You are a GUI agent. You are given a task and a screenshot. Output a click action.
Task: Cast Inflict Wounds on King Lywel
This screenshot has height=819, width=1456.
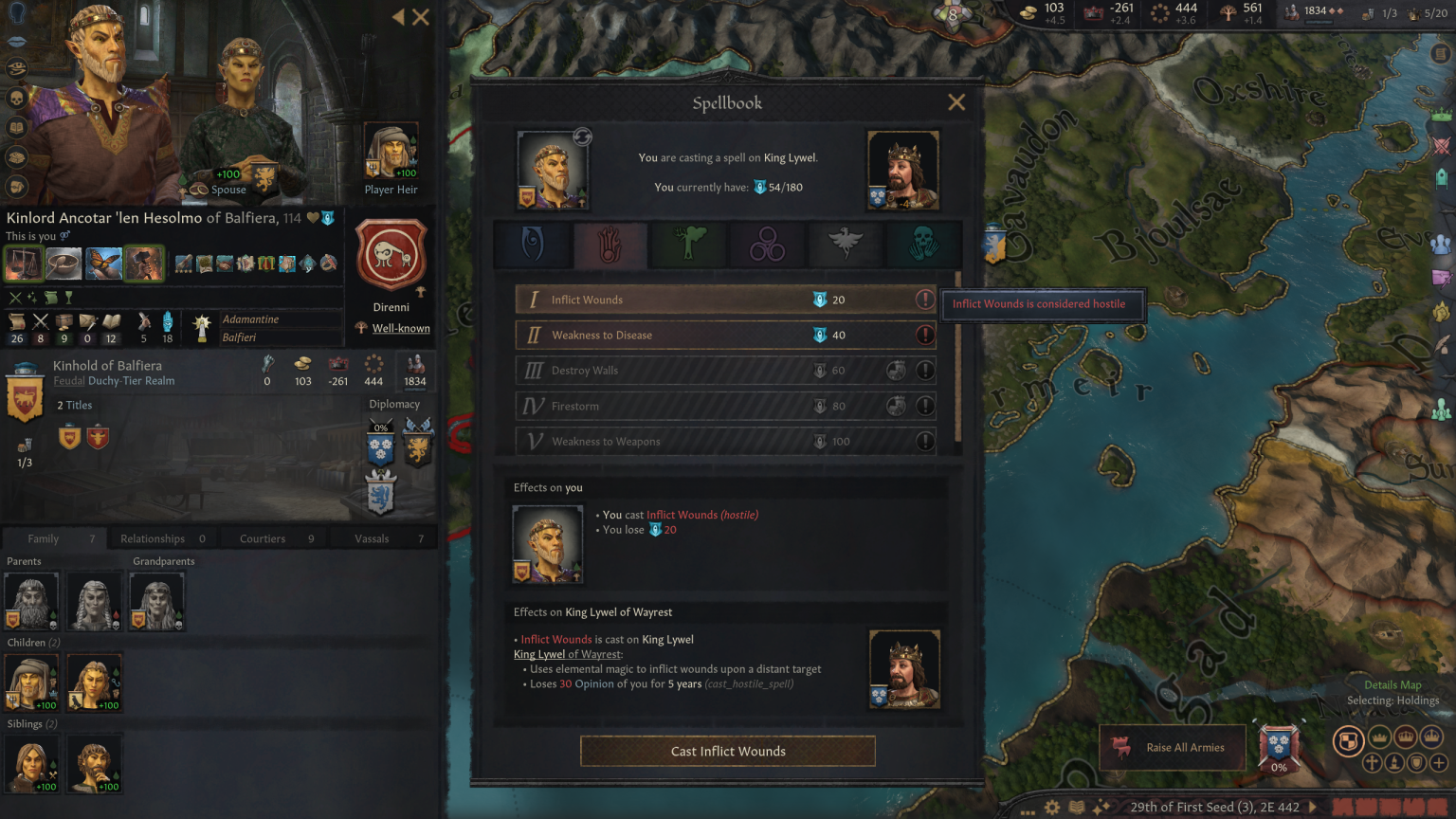(x=727, y=751)
